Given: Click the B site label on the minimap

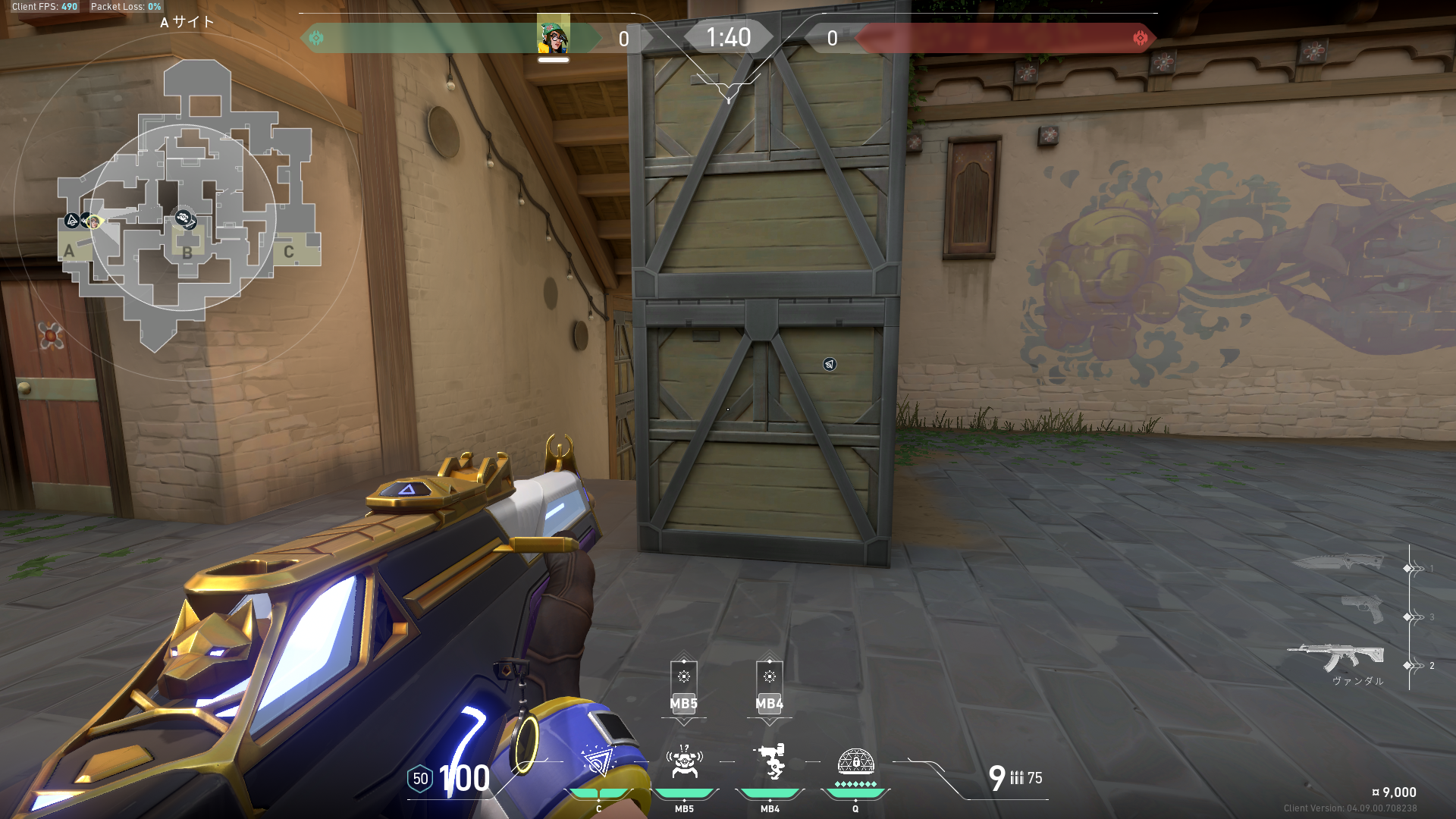Looking at the screenshot, I should (187, 253).
